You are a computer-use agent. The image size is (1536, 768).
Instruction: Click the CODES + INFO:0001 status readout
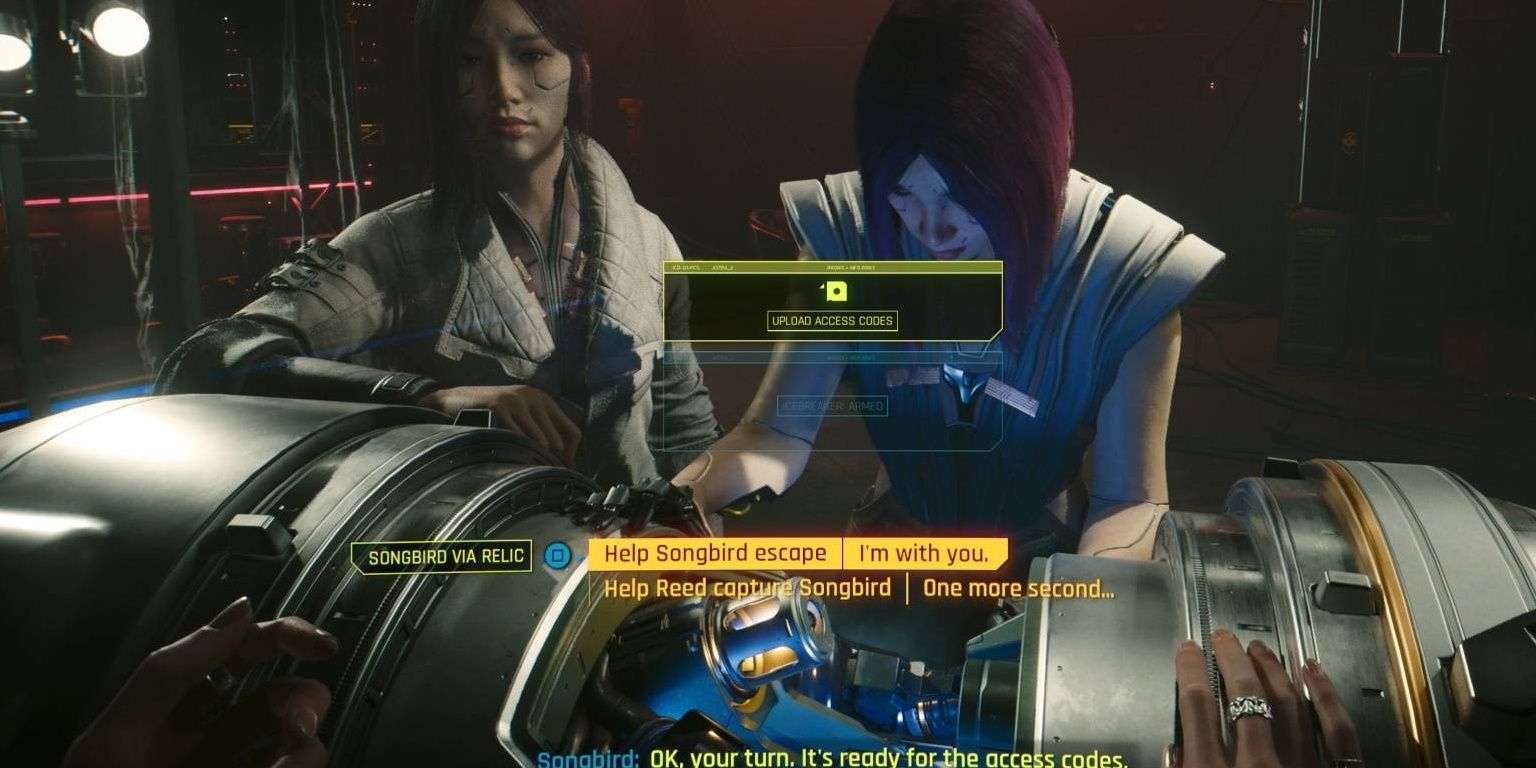(850, 267)
